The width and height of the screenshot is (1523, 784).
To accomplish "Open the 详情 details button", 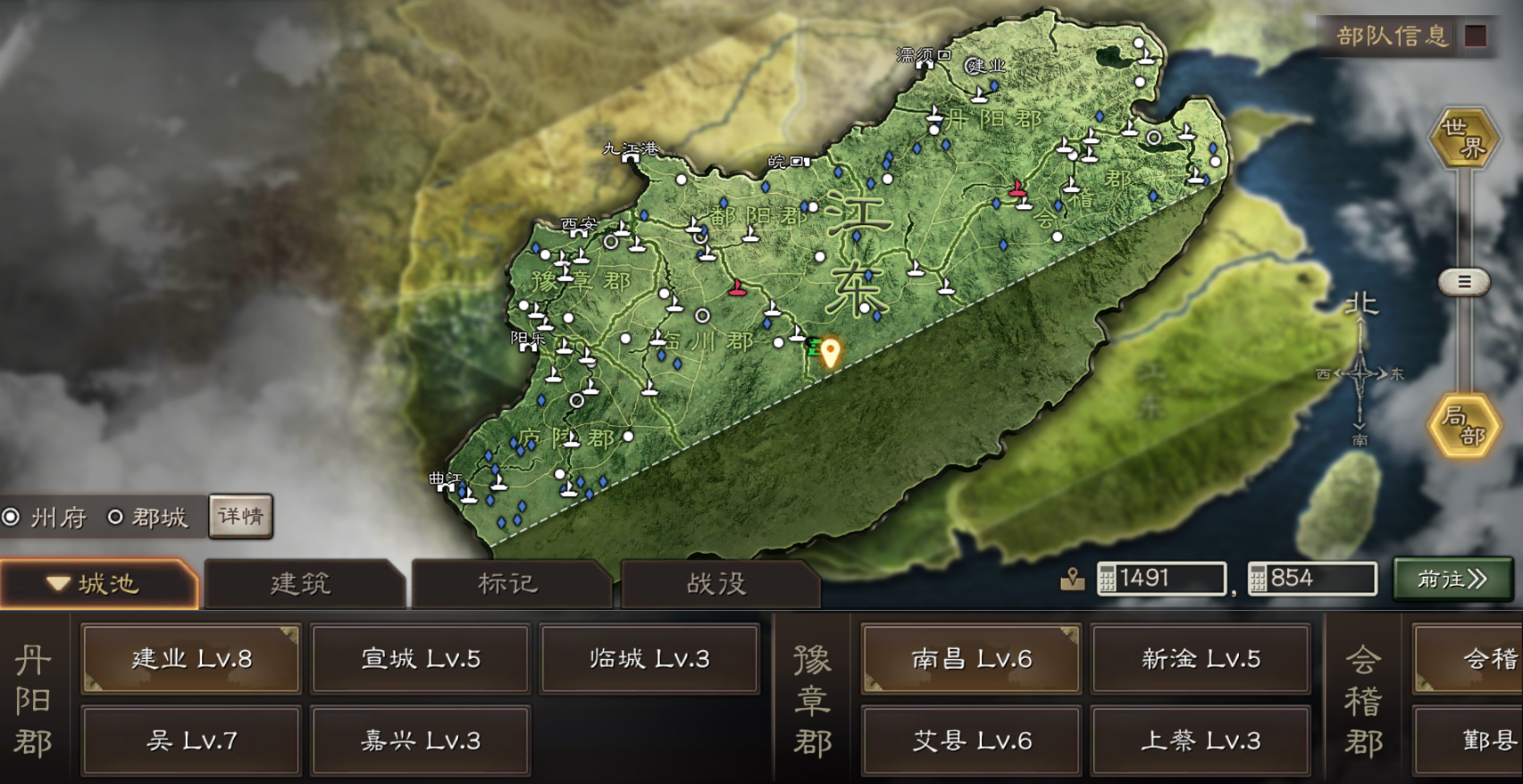I will [239, 517].
